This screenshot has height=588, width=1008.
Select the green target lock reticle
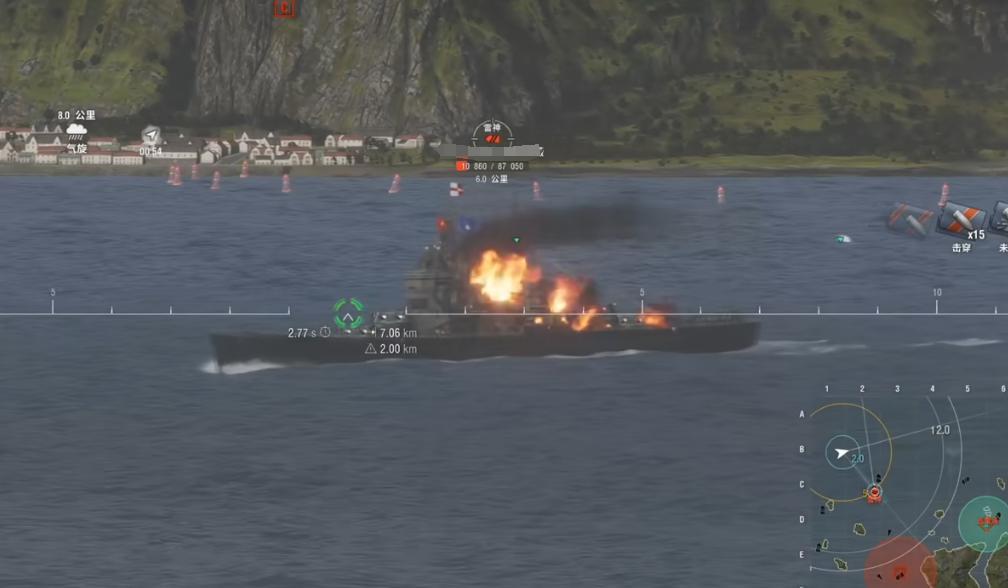[x=348, y=314]
